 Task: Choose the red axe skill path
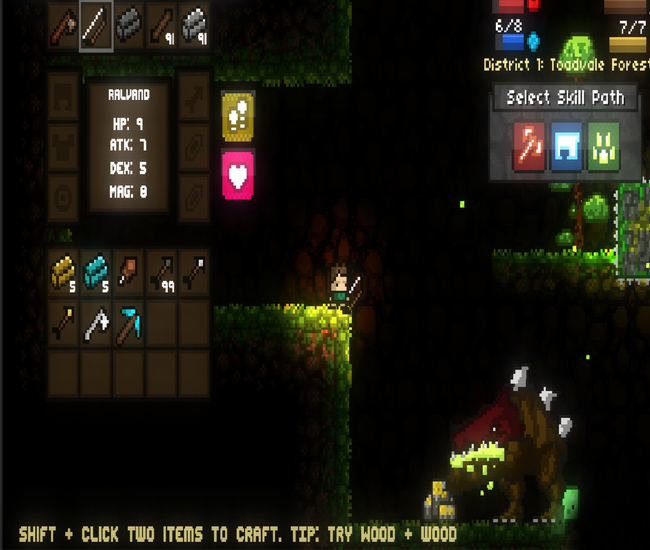click(x=528, y=147)
